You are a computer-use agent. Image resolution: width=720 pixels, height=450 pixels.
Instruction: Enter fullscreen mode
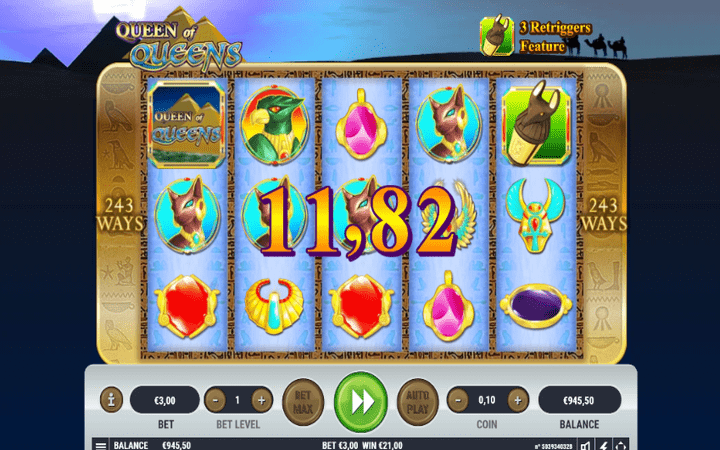(620, 444)
